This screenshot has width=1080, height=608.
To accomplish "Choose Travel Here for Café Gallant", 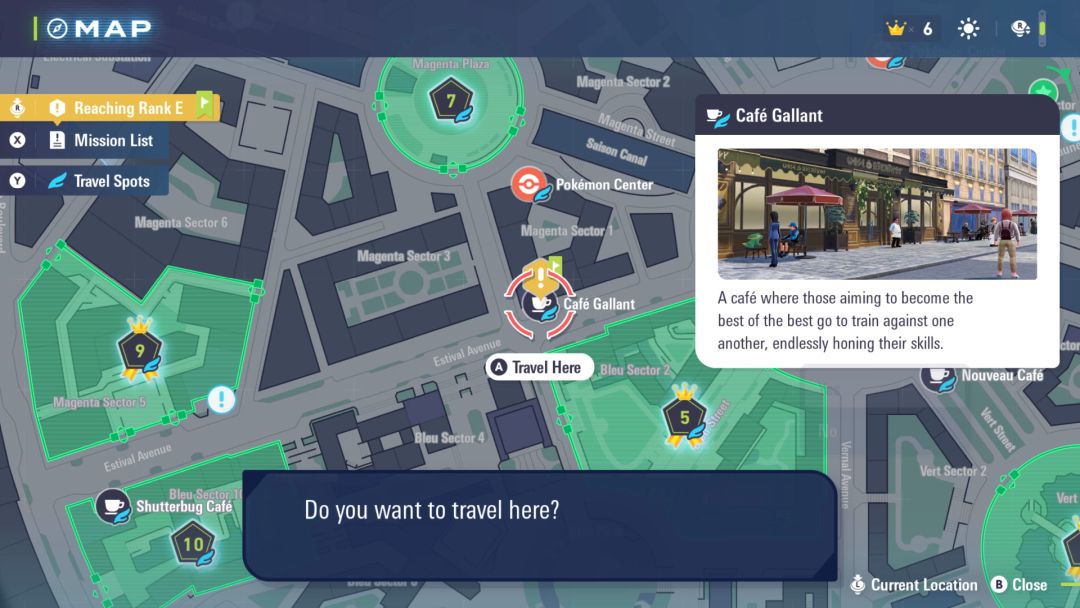I will pos(540,368).
